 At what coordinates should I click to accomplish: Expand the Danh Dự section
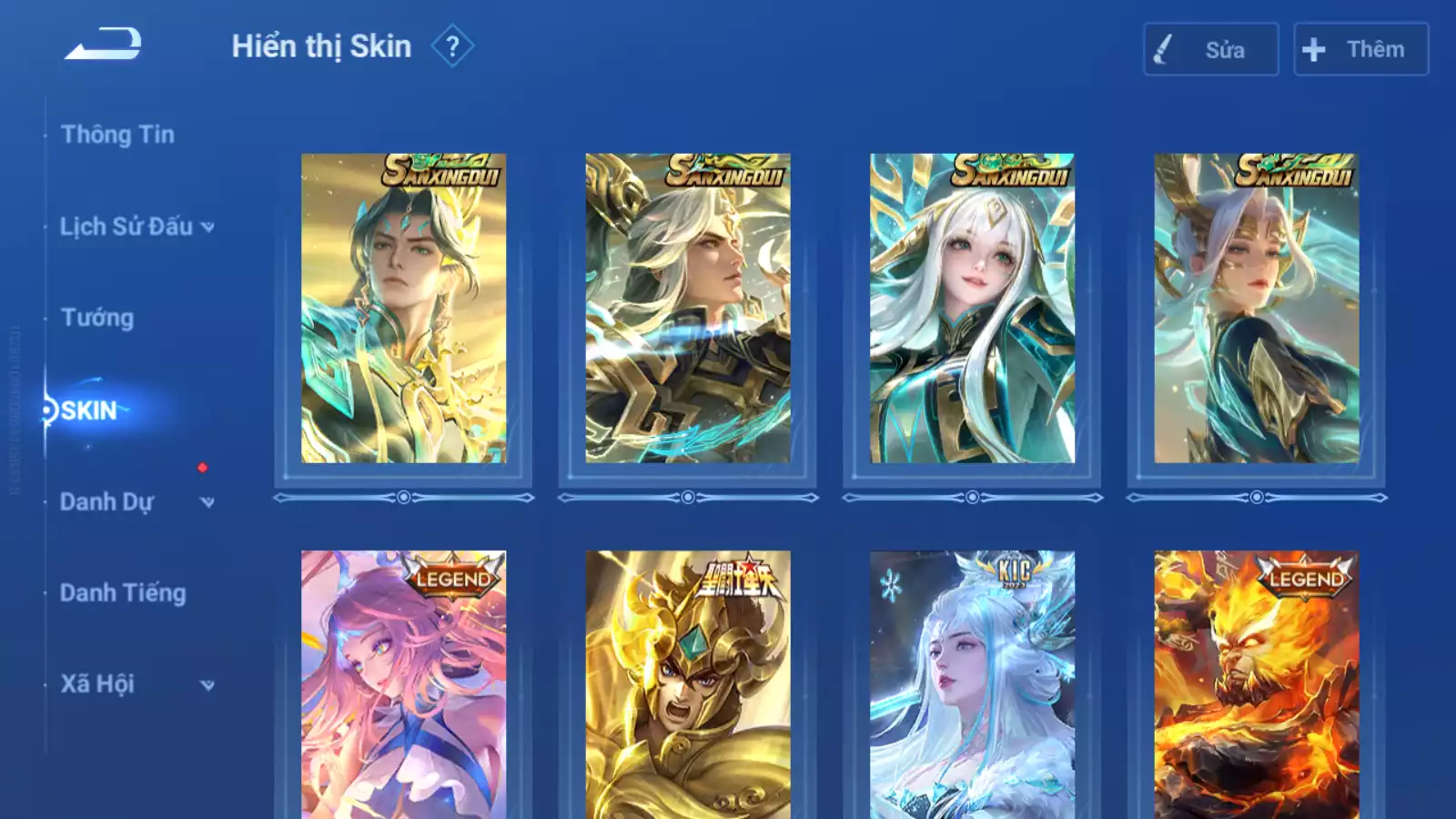point(136,501)
